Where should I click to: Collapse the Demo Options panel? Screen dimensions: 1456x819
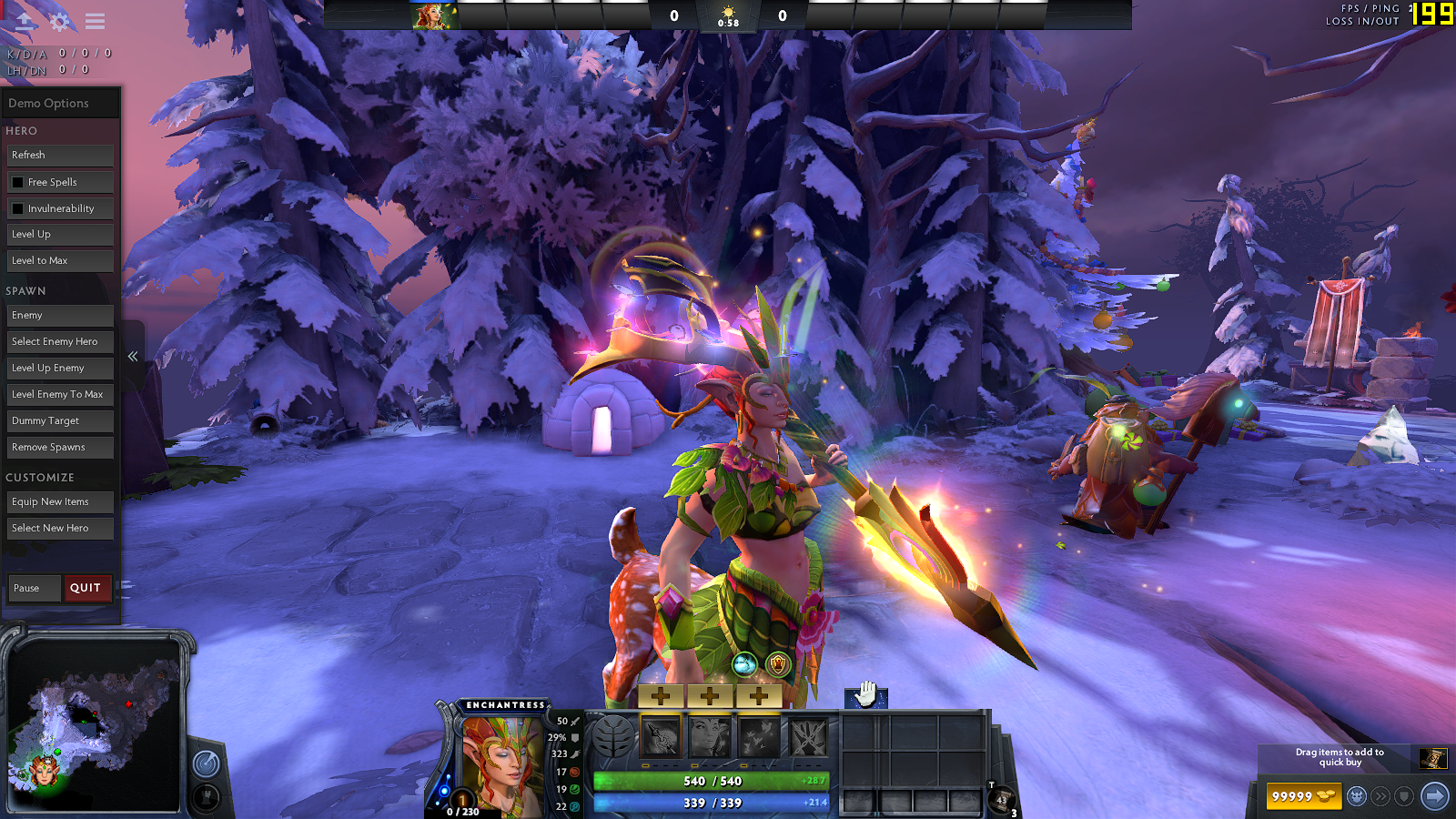(x=133, y=357)
